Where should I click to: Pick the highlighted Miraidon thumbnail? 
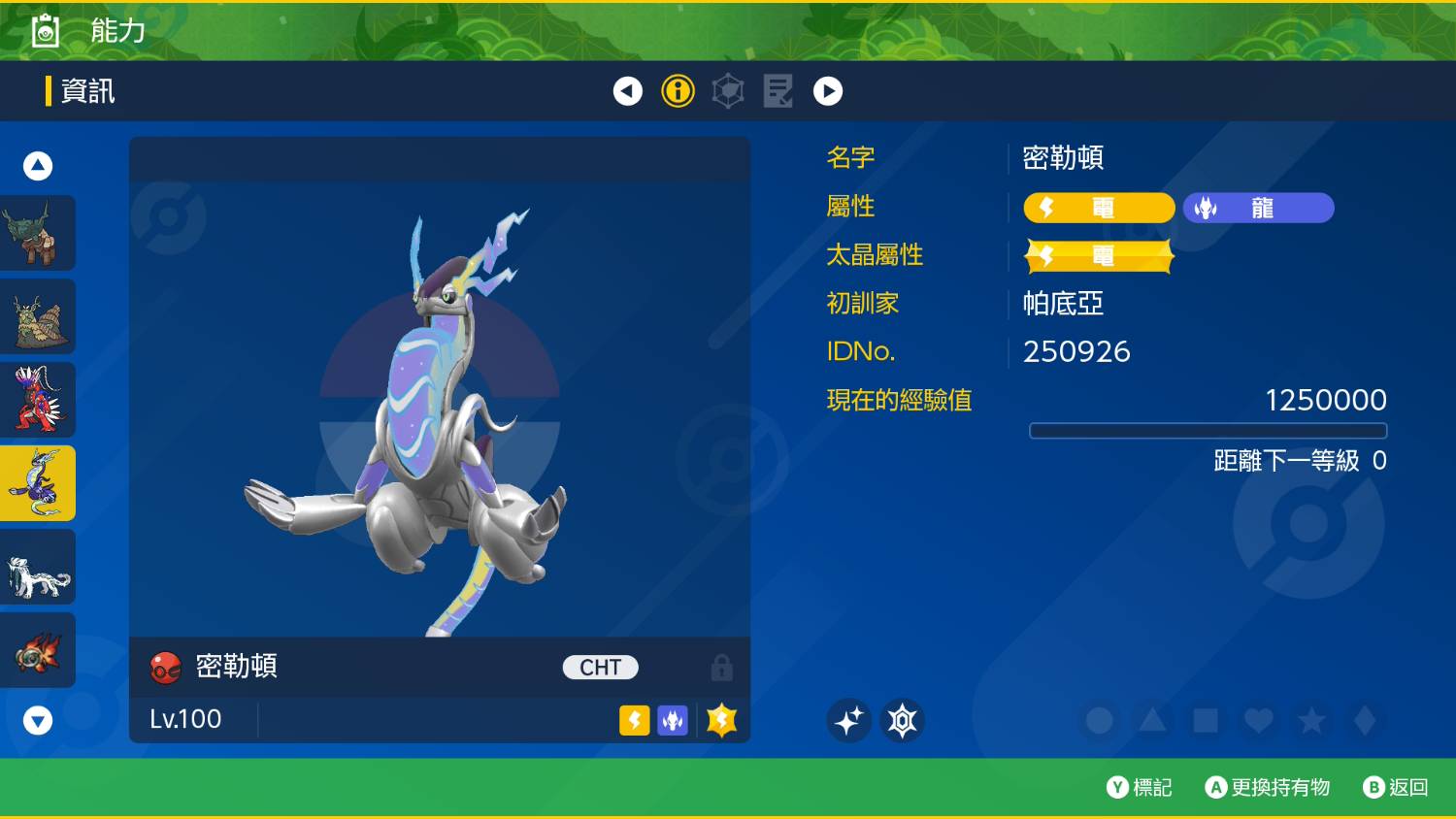(38, 483)
